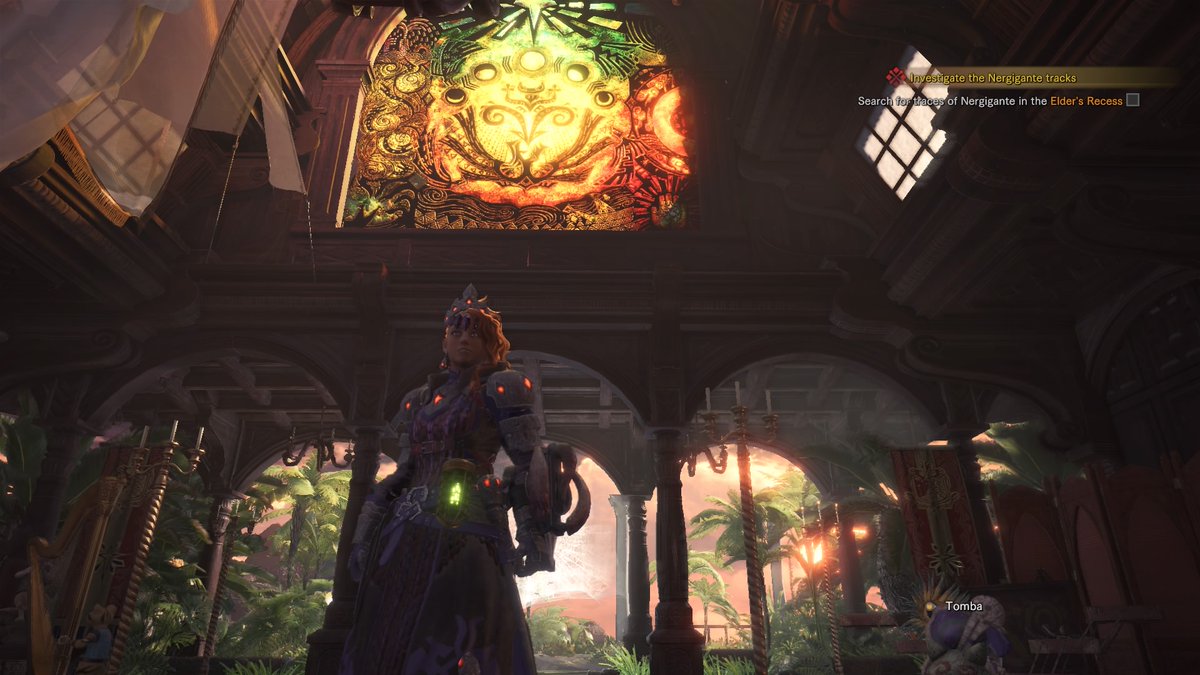
Task: Click the red quest icon beside the title
Action: (896, 77)
